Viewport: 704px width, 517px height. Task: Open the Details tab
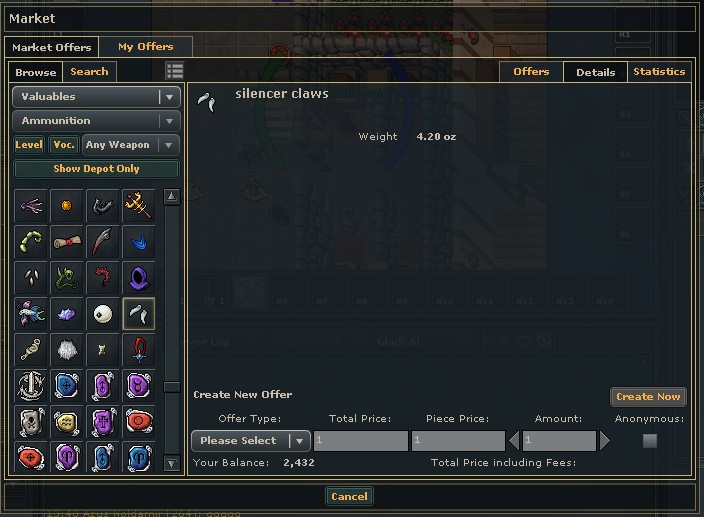point(595,72)
